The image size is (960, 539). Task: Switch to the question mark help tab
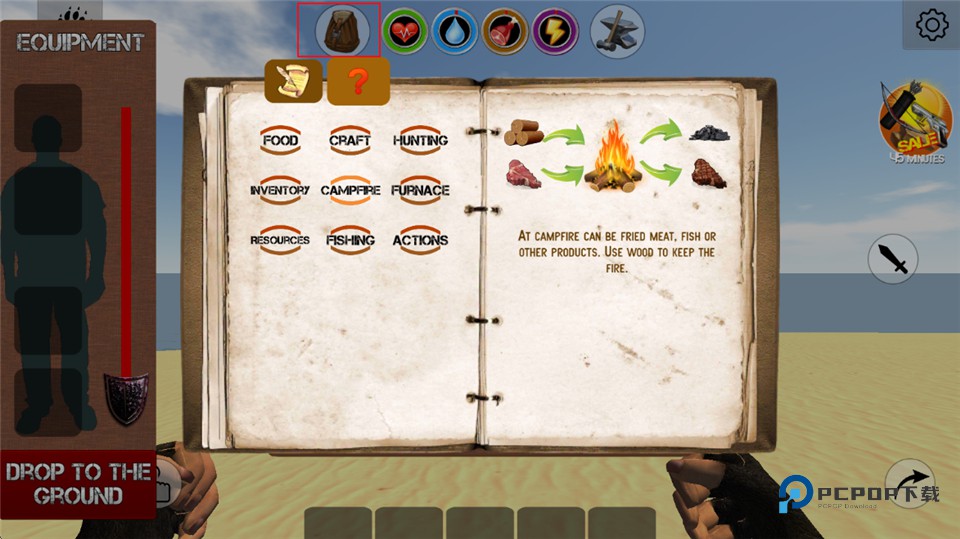[358, 82]
